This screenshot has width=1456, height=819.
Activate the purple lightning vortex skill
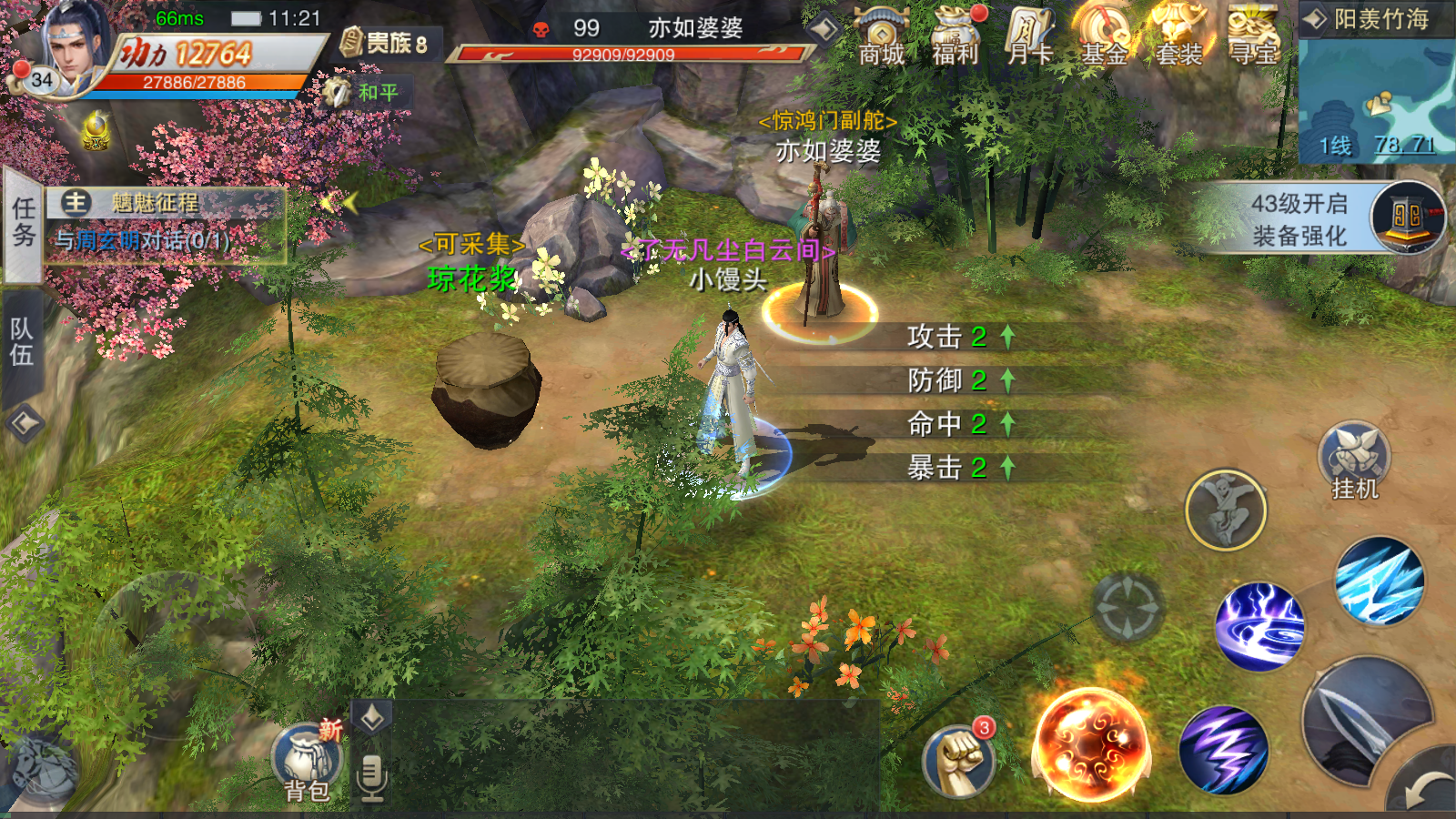point(1259,626)
